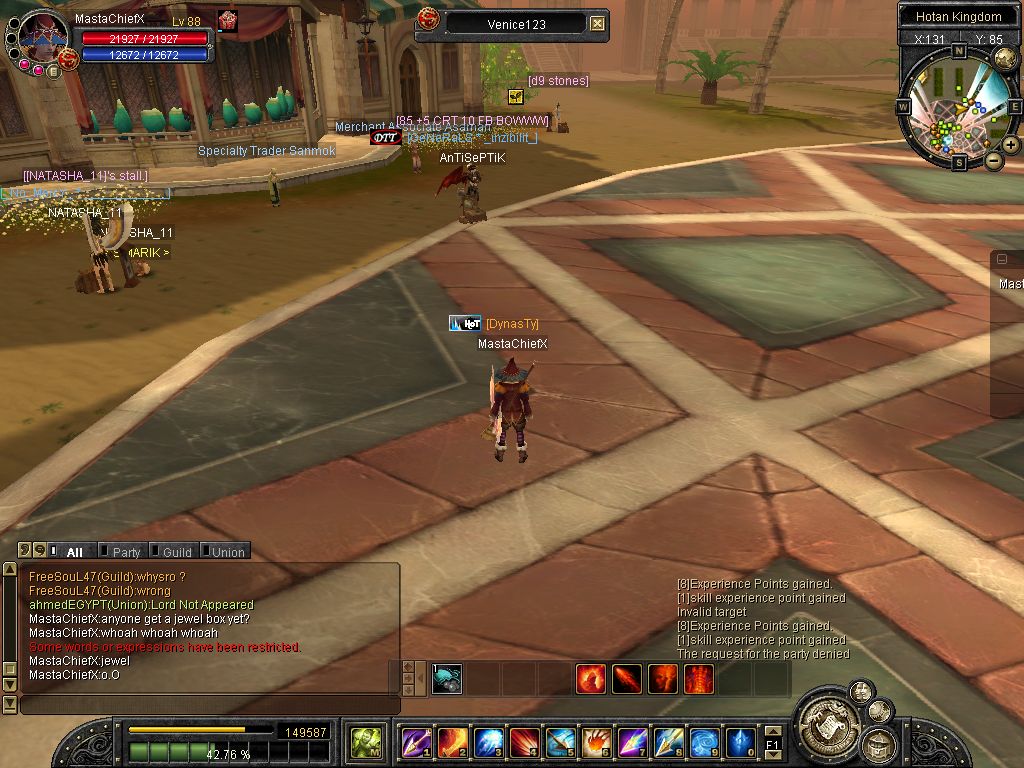Select the teal pet icon in upper quickbar

[x=447, y=679]
